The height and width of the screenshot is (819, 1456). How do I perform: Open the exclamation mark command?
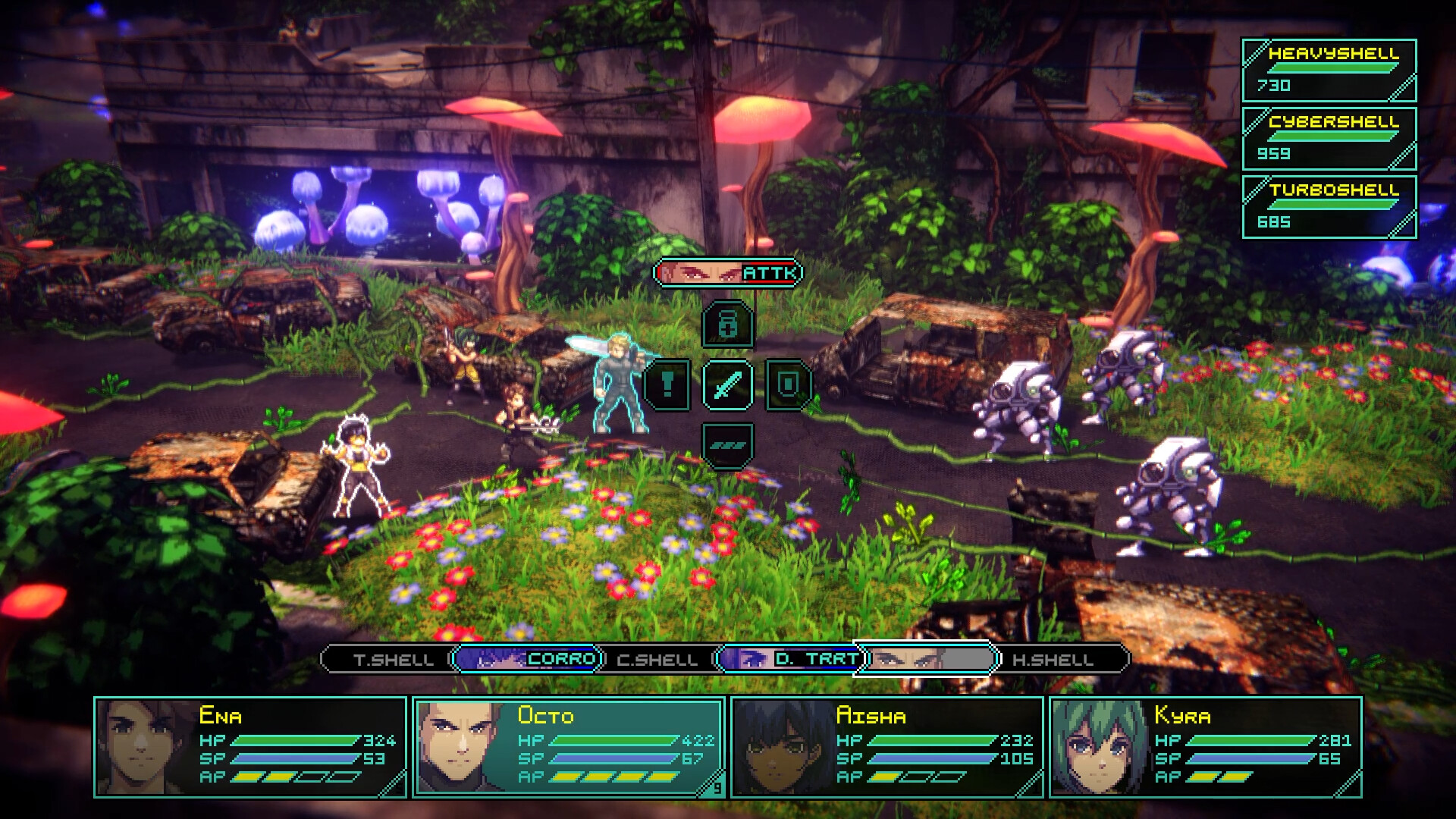pyautogui.click(x=667, y=385)
